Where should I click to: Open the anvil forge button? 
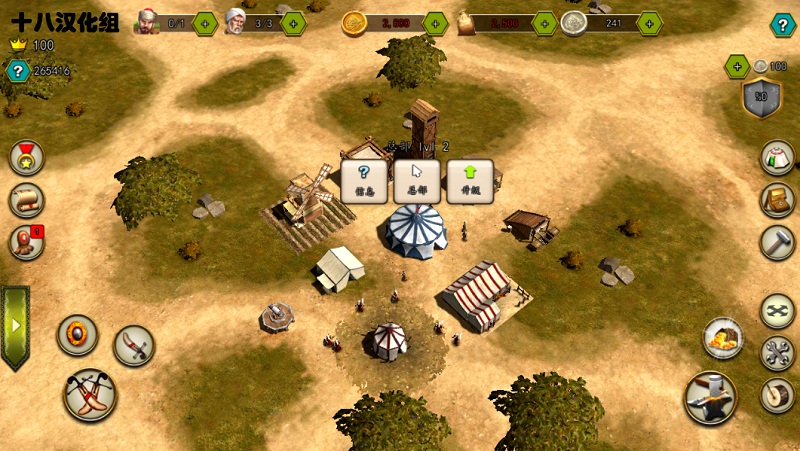click(x=710, y=397)
